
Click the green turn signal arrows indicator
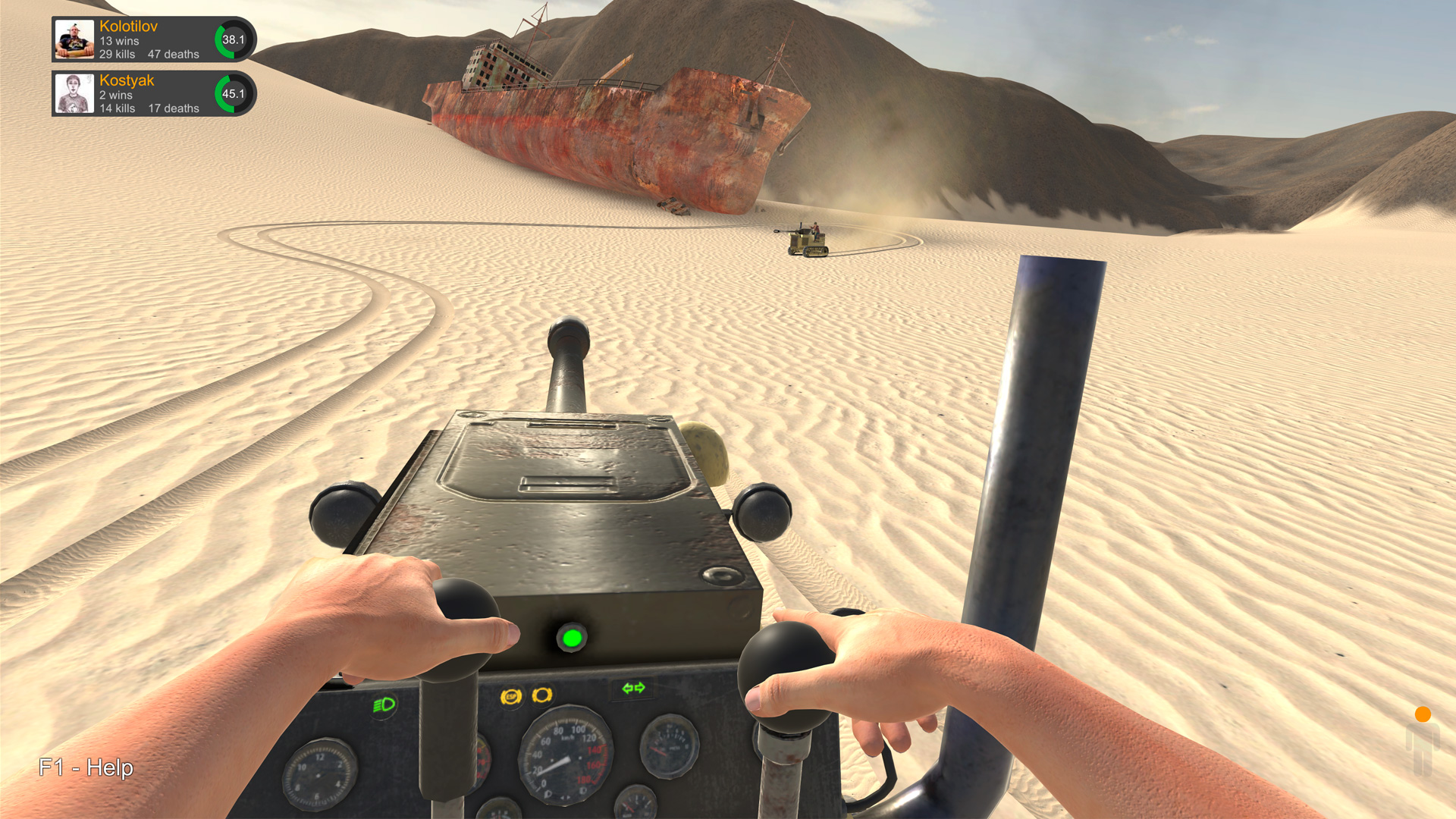[633, 689]
